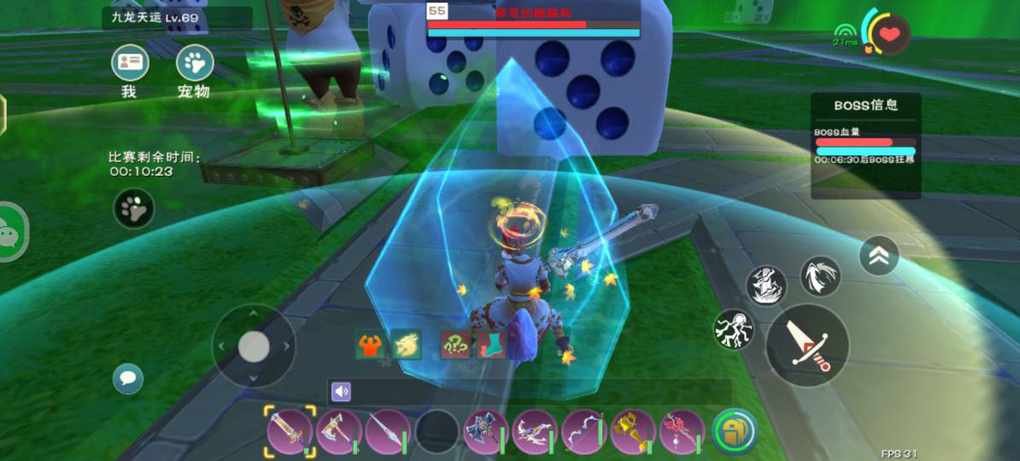Open the blue chat bubble
The width and height of the screenshot is (1020, 461).
[x=128, y=378]
